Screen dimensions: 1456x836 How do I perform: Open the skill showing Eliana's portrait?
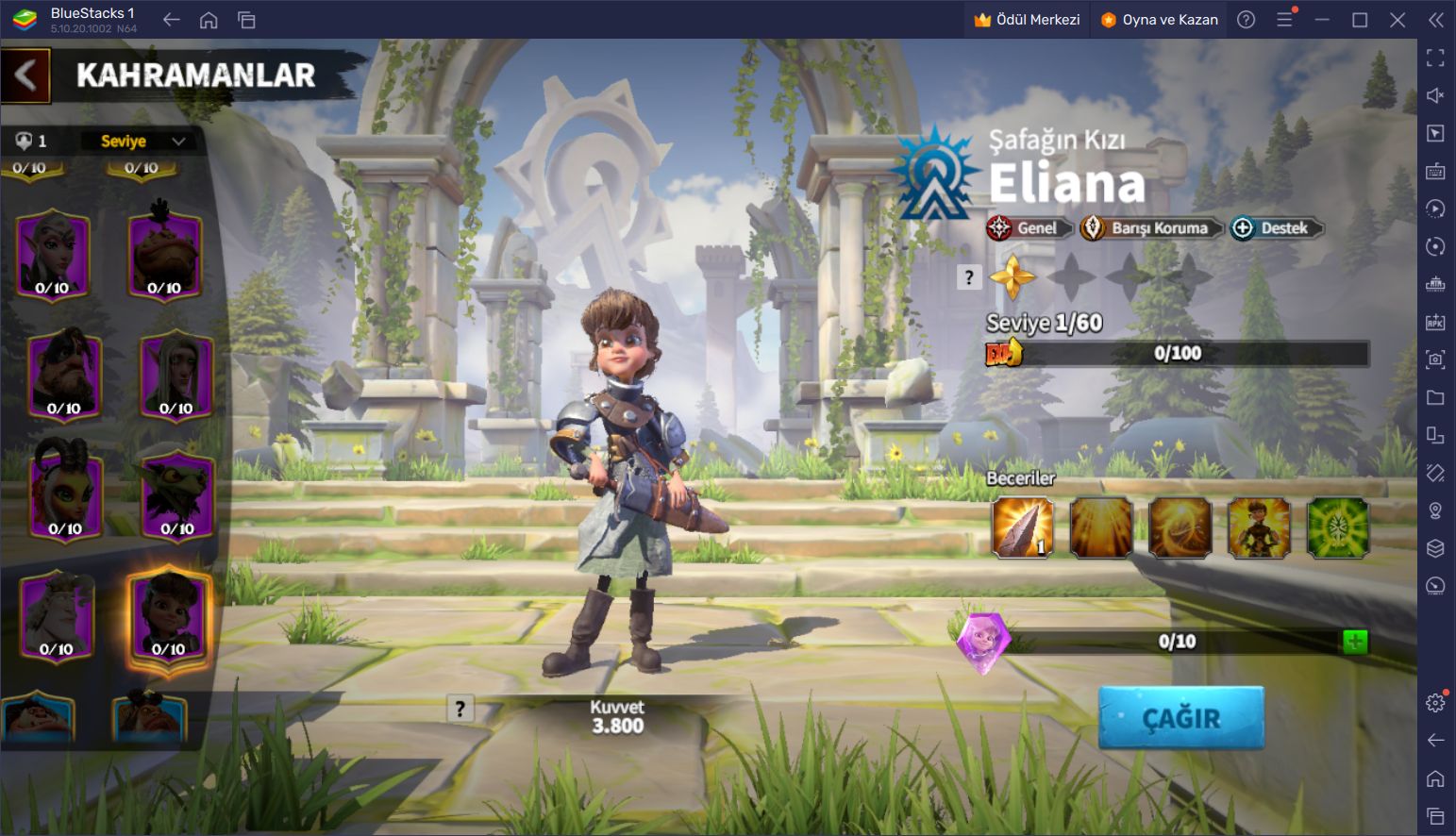coord(1259,527)
